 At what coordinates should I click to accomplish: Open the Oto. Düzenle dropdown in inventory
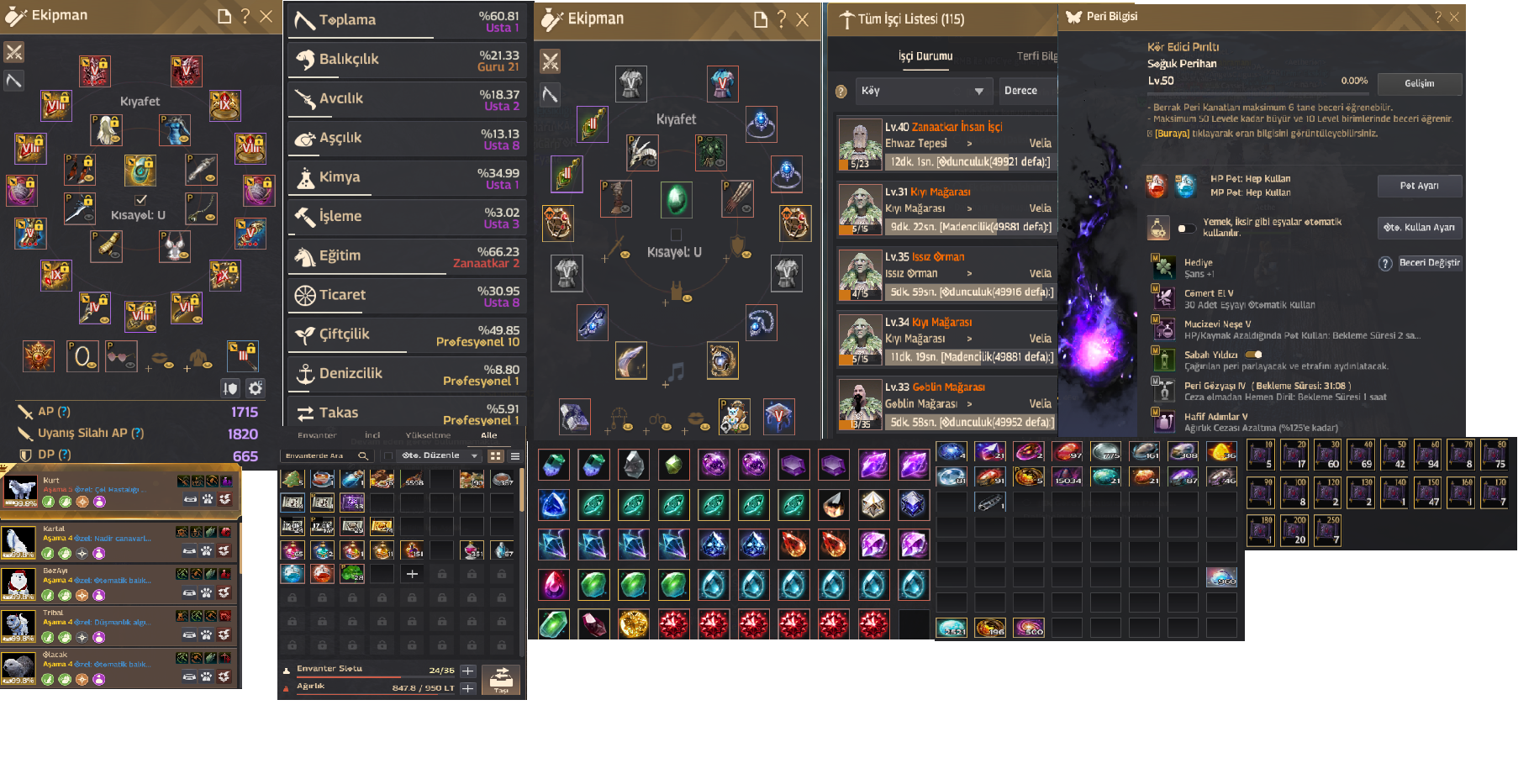(441, 455)
